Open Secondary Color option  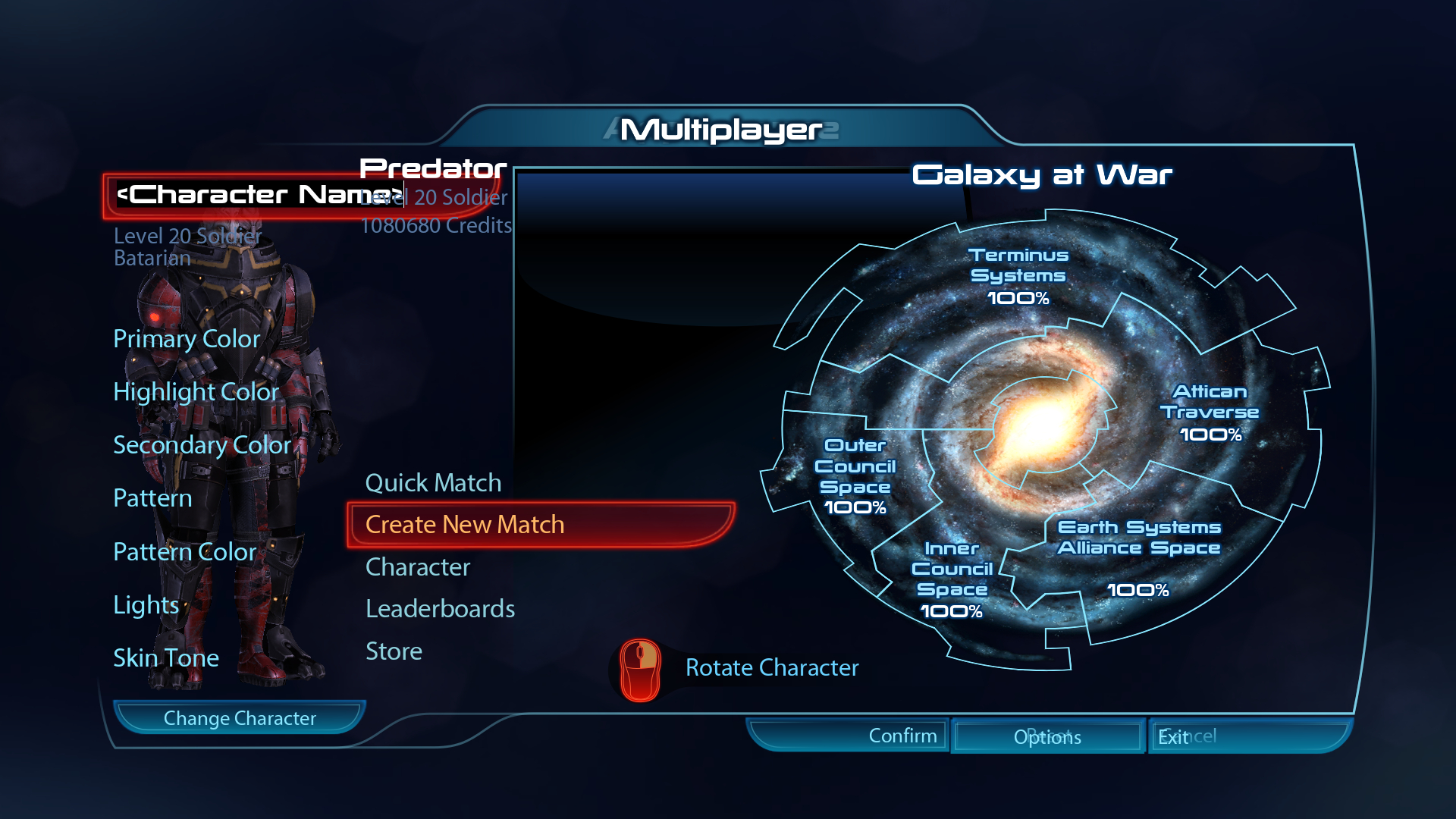[202, 445]
